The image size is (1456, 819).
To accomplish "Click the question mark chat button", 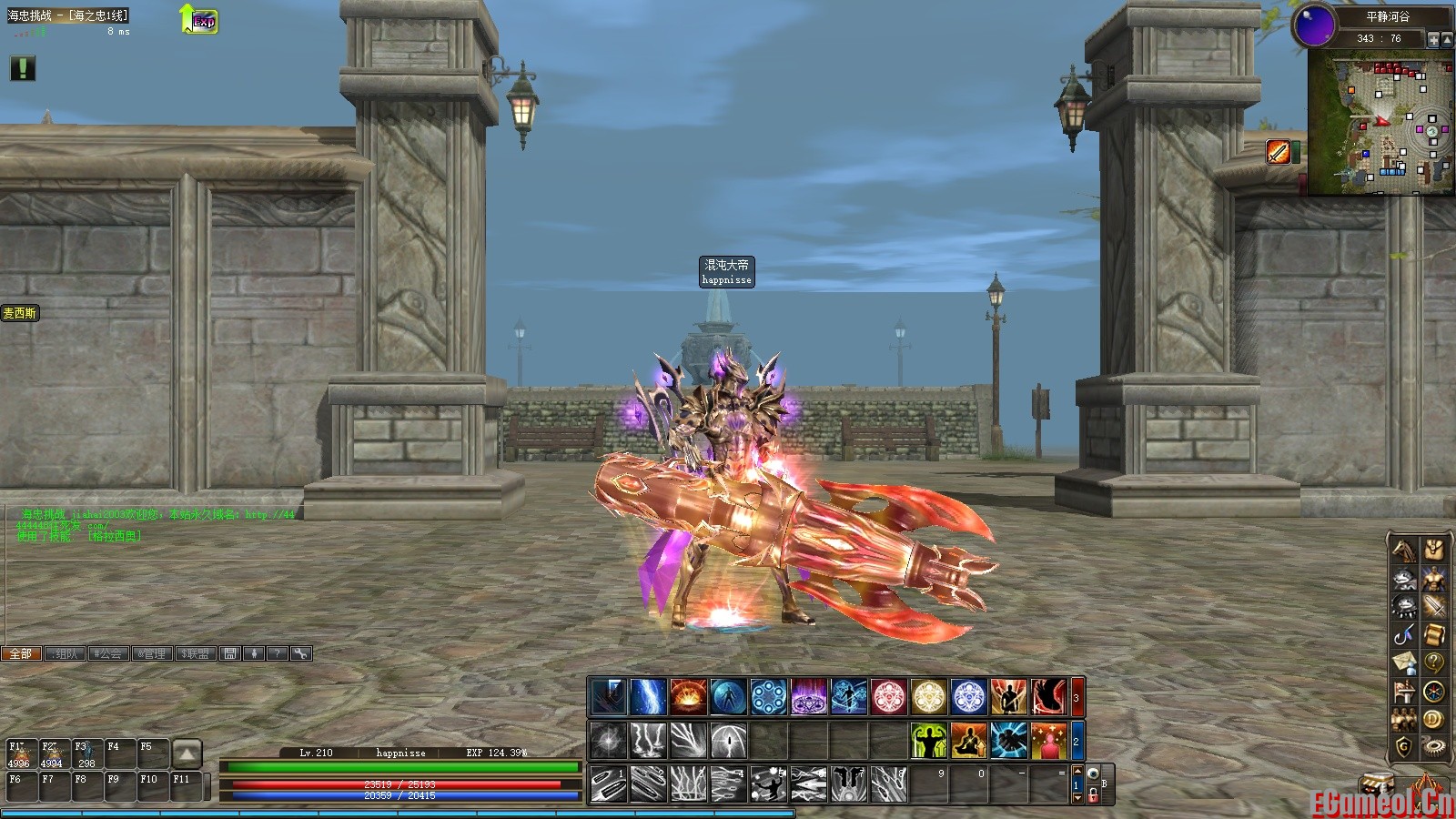I will pyautogui.click(x=278, y=653).
